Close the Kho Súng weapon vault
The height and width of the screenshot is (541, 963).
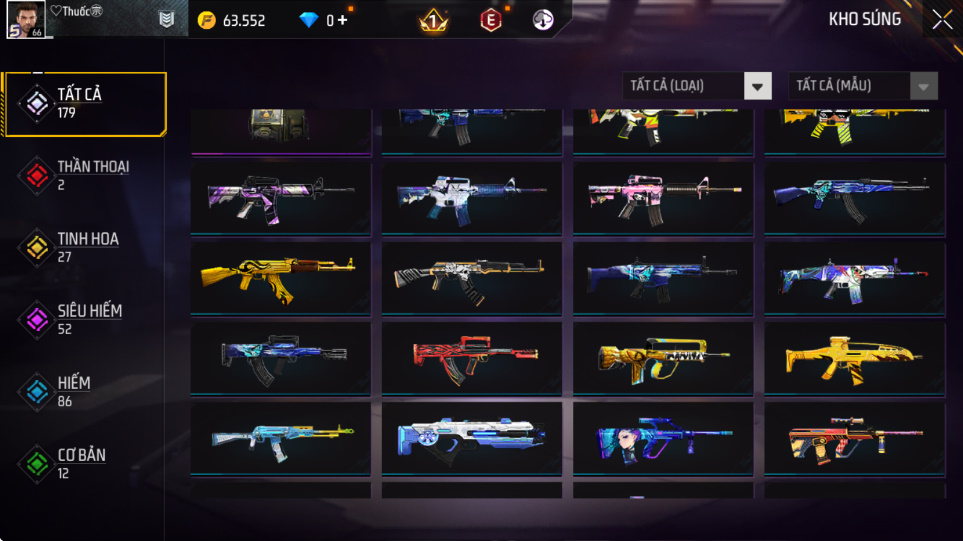[942, 20]
